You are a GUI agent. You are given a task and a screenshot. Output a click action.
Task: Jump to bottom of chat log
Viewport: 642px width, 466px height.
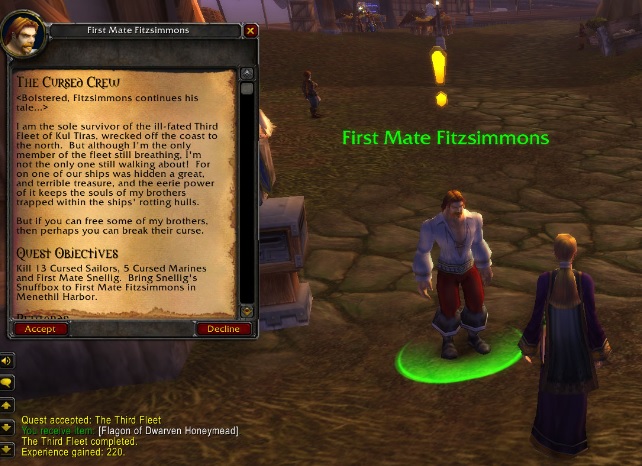(x=7, y=449)
